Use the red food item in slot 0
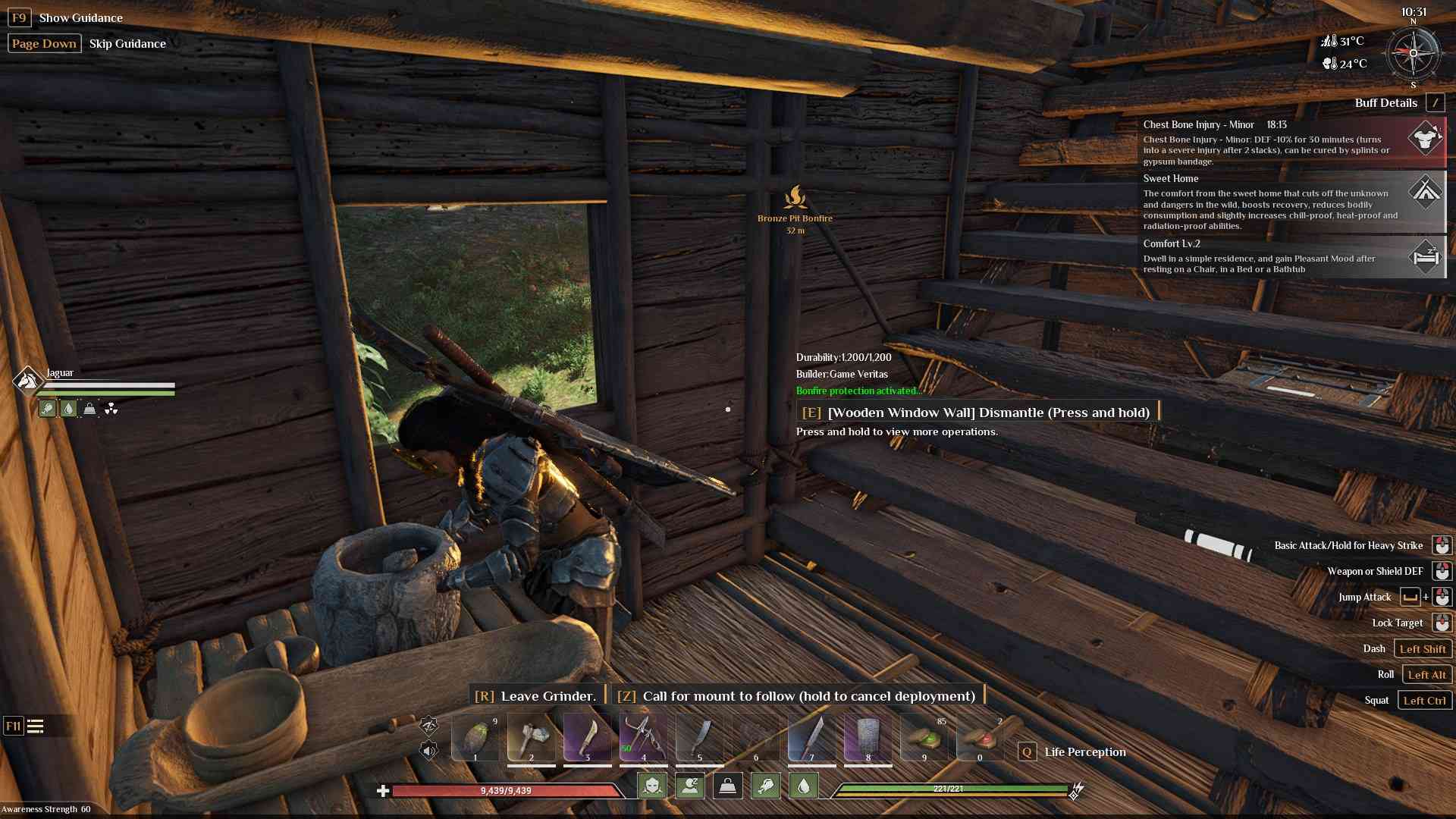 980,737
